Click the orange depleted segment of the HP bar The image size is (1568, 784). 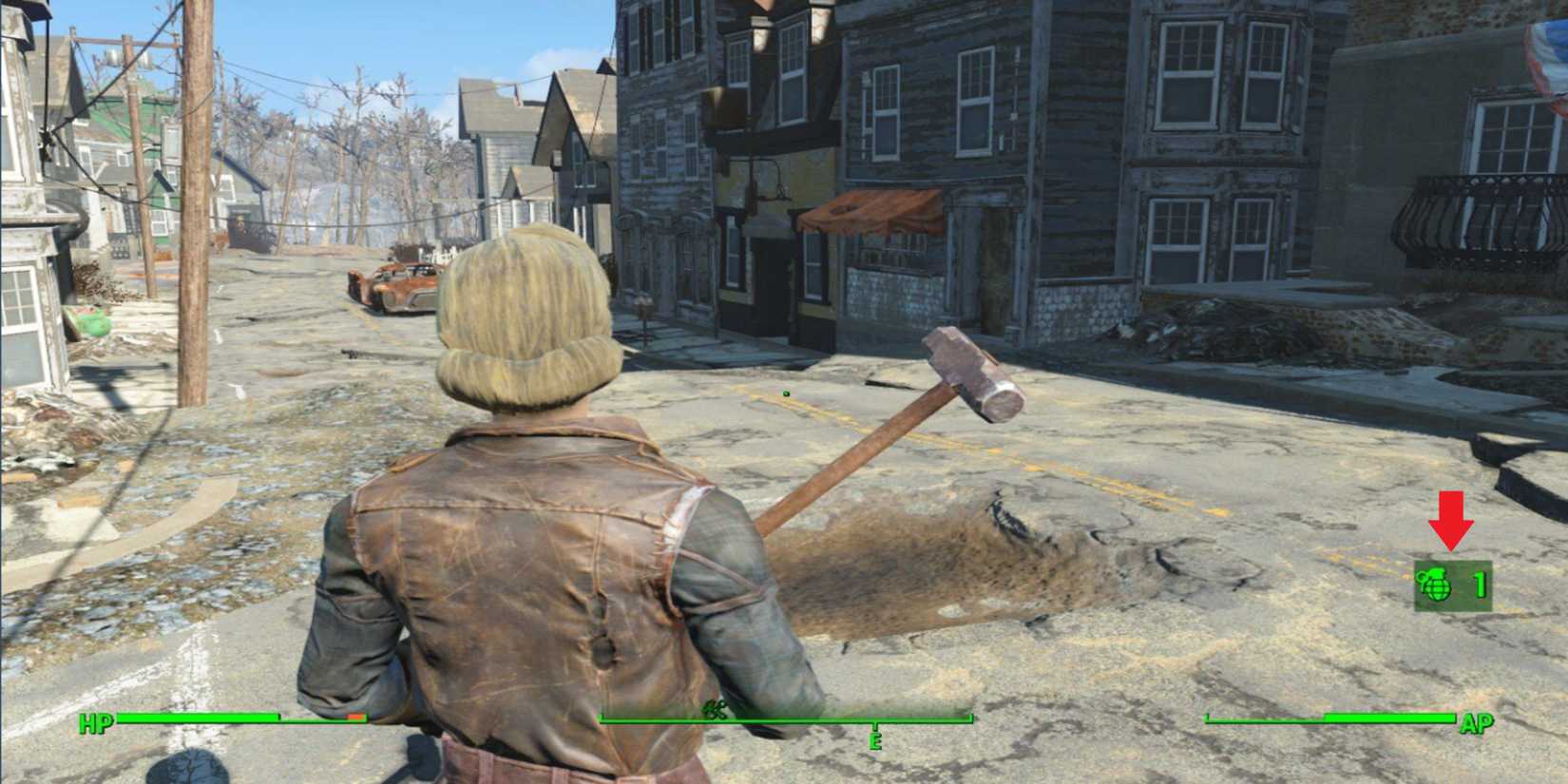[355, 717]
